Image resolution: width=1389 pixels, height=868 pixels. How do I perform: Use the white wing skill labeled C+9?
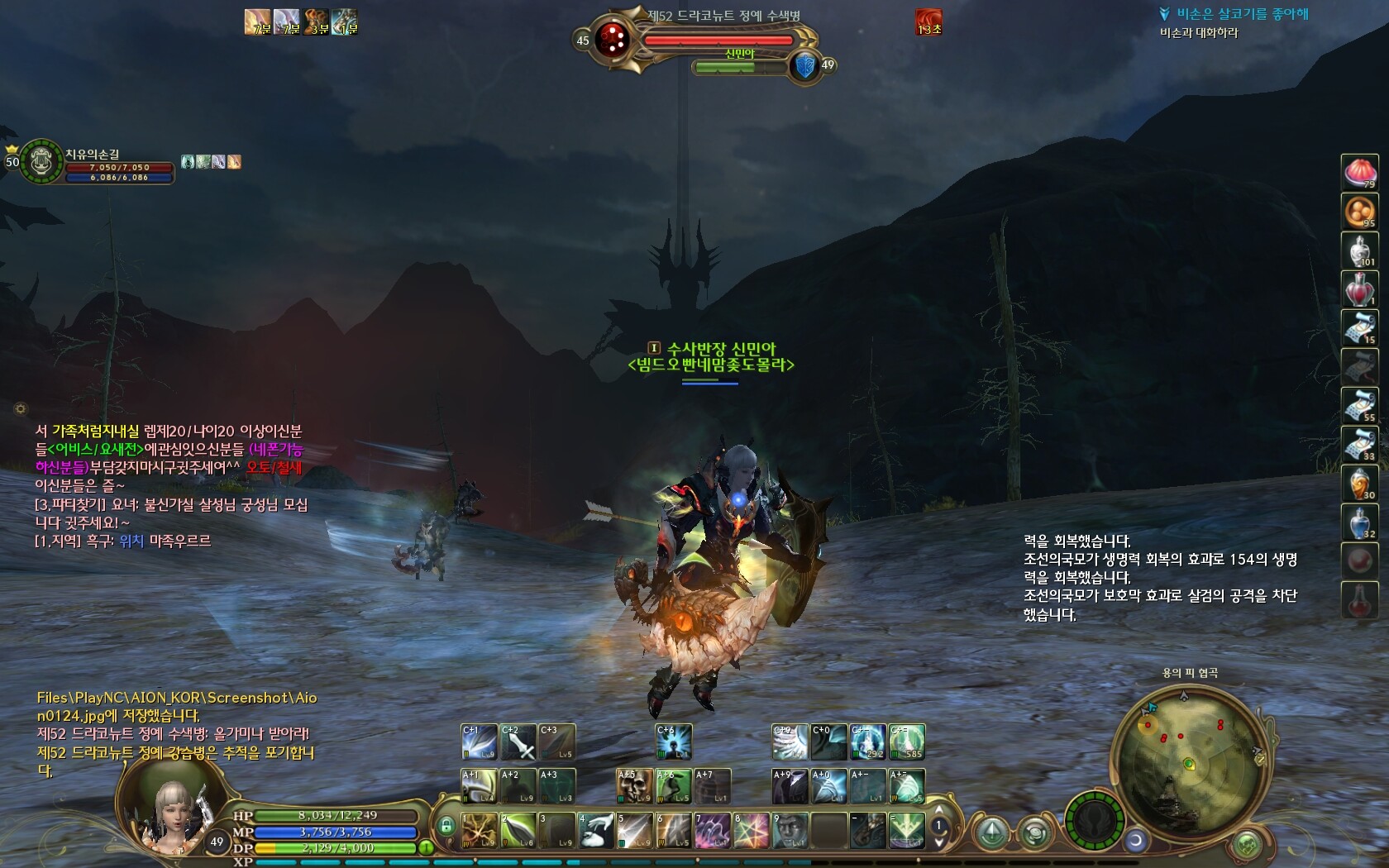click(790, 742)
